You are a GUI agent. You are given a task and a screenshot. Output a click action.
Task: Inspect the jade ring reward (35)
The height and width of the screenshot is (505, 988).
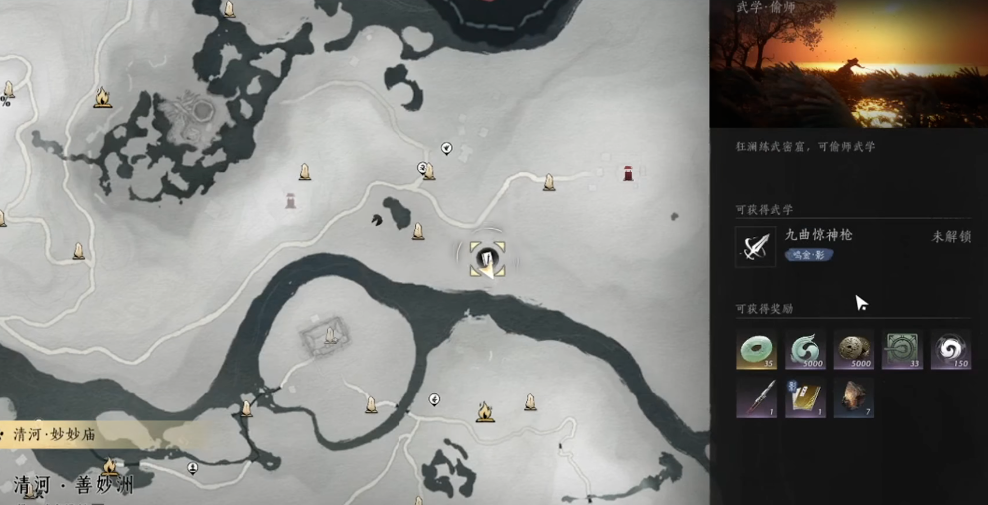tap(756, 350)
